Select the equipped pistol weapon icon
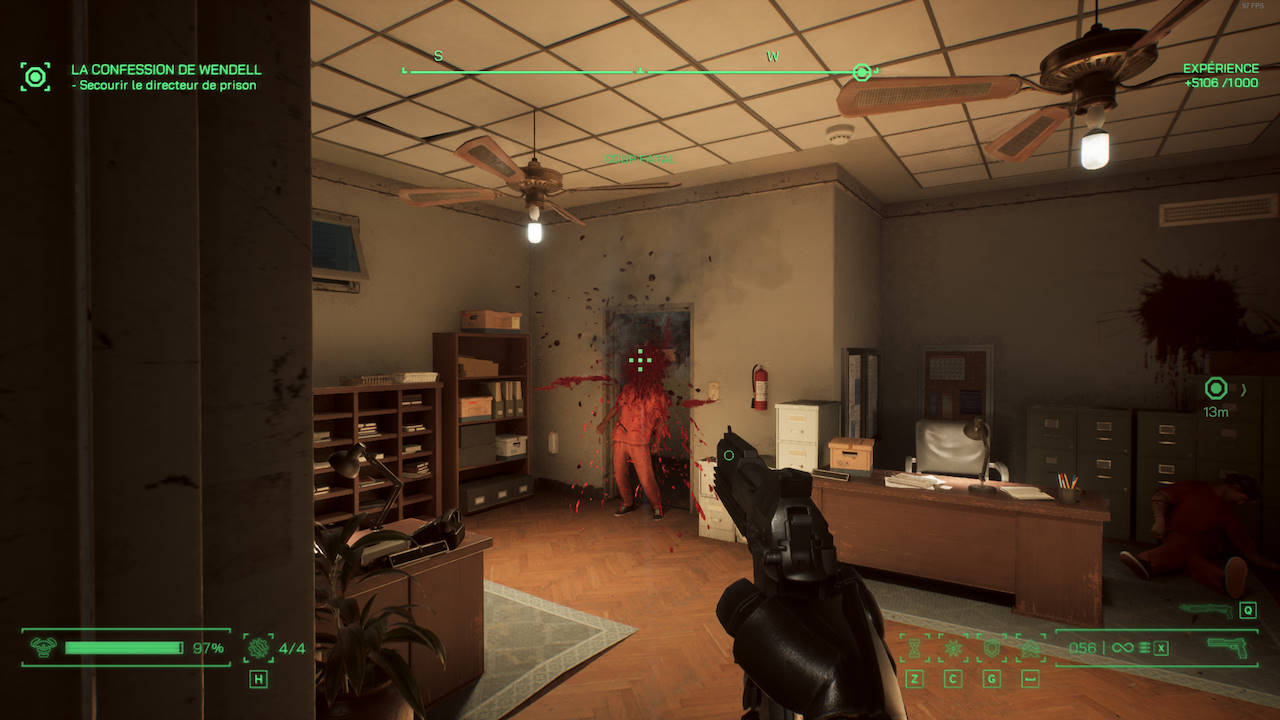 pos(1230,647)
